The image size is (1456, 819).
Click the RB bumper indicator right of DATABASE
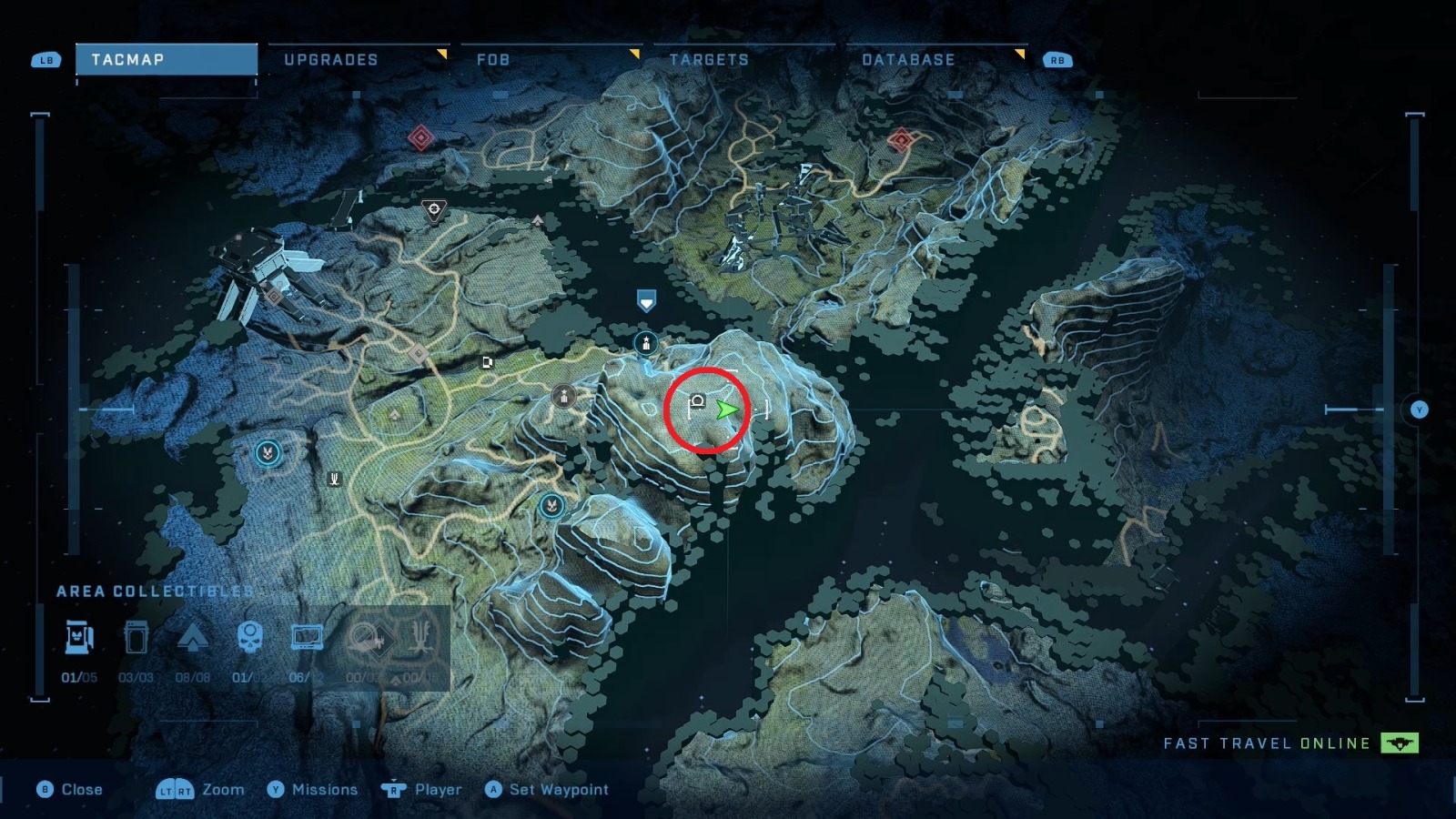1056,59
